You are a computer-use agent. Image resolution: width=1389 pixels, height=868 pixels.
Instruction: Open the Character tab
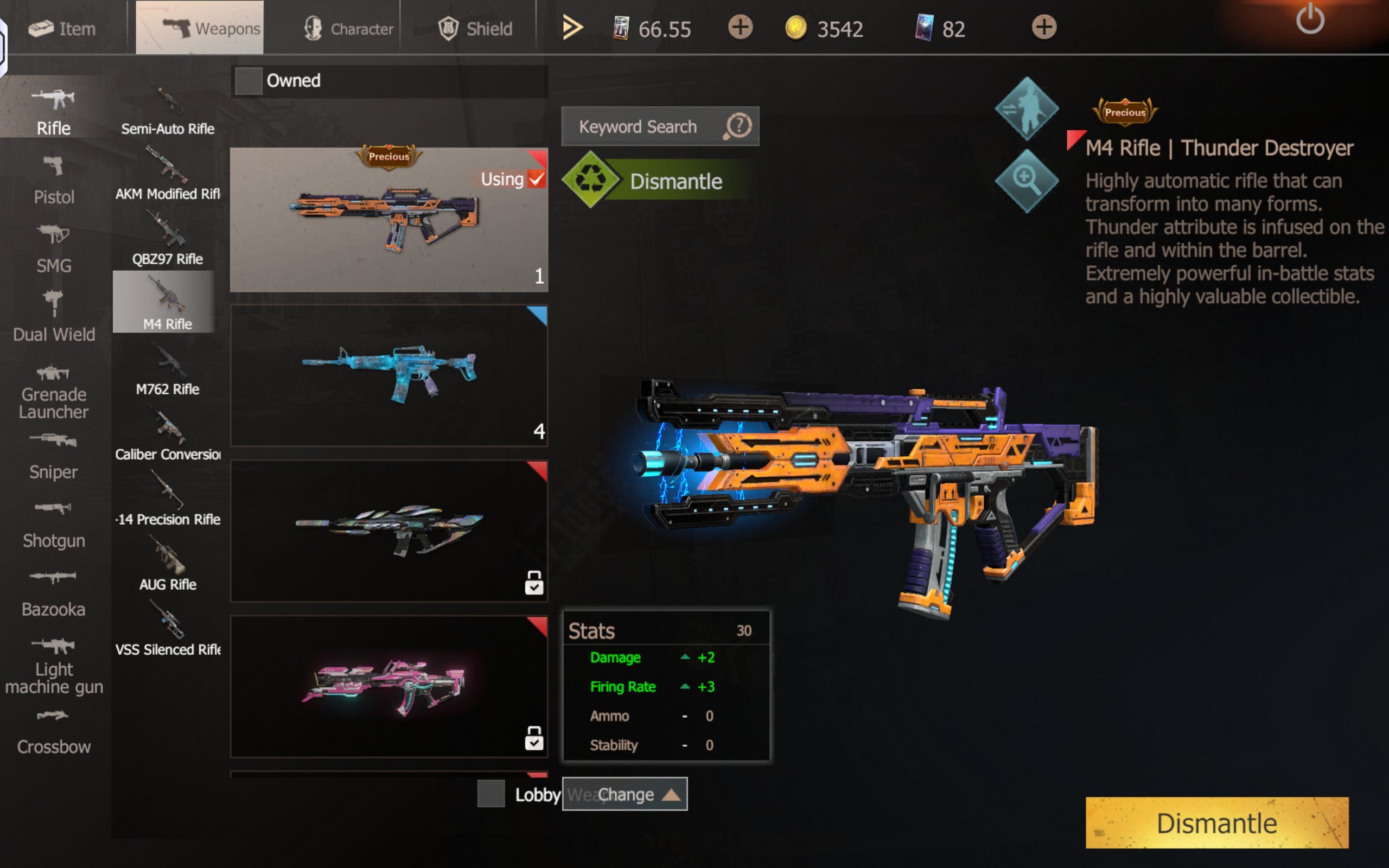click(348, 28)
